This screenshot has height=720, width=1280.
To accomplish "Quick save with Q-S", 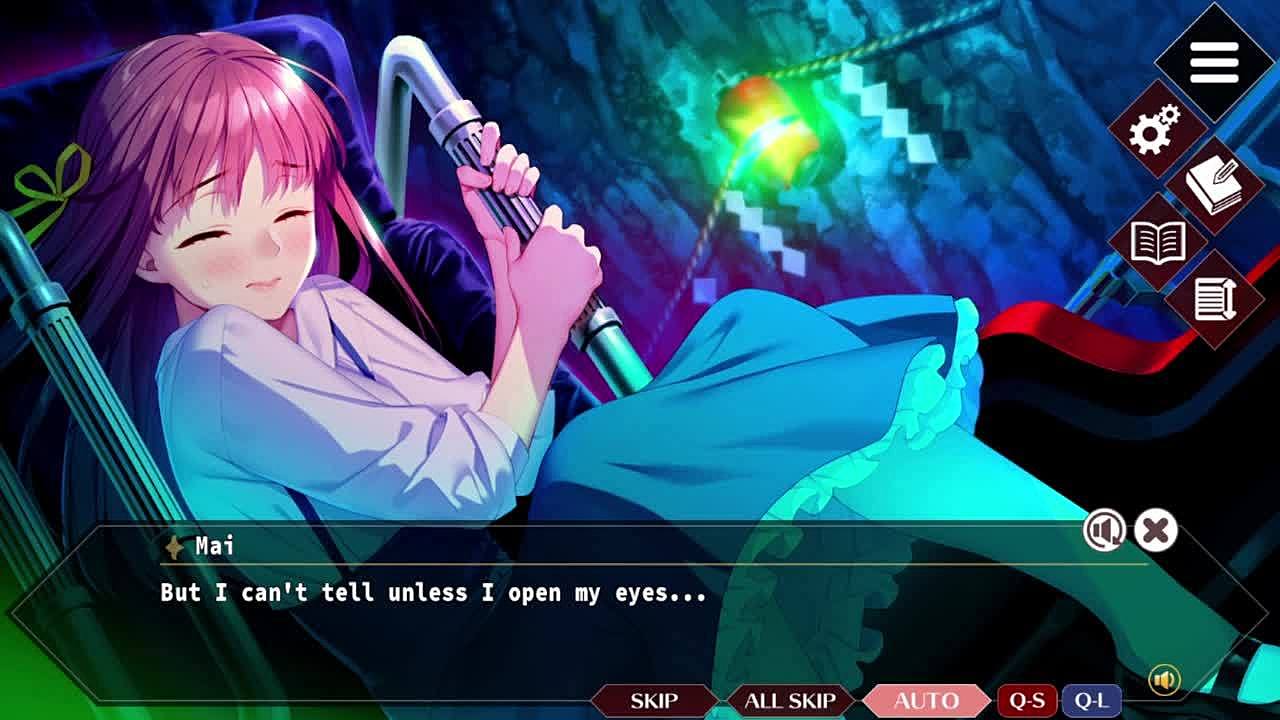I will point(1027,701).
